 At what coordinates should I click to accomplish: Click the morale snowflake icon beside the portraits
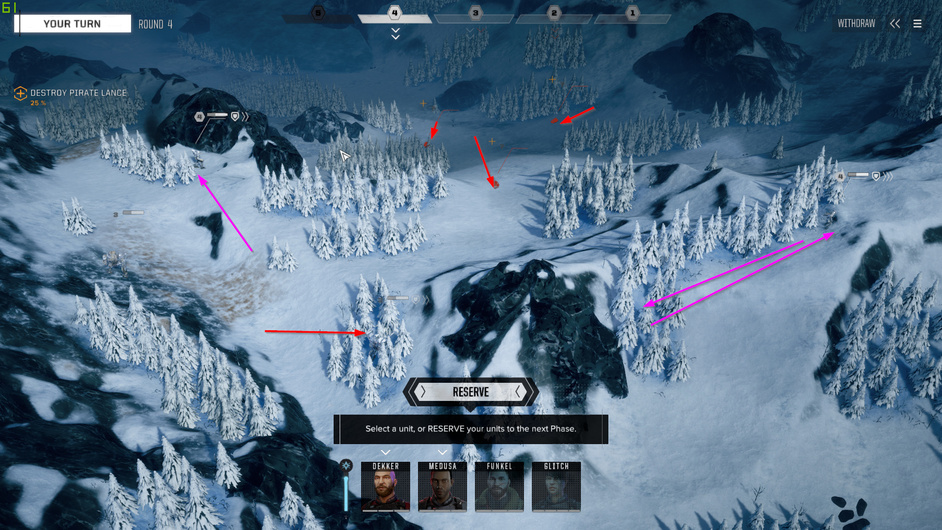click(346, 466)
